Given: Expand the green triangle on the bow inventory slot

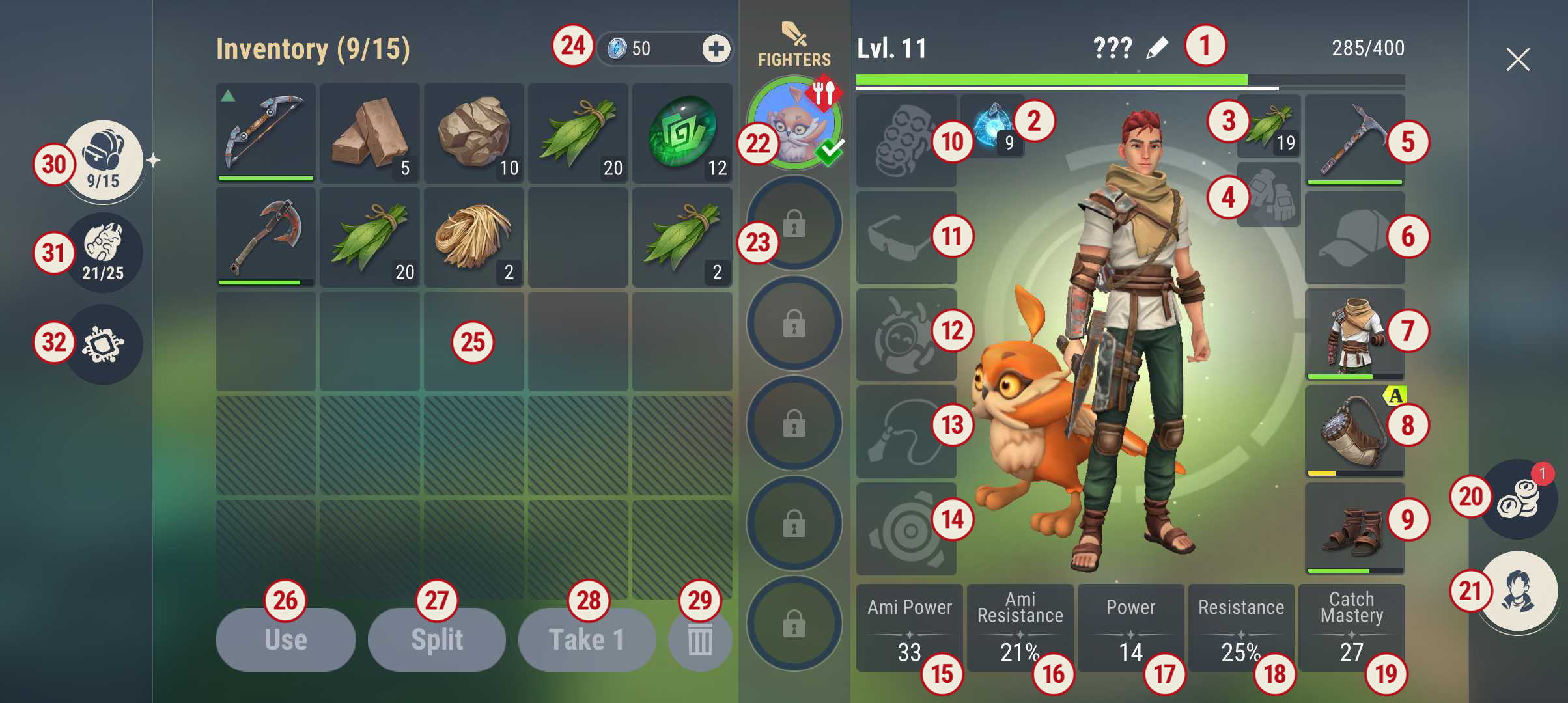Looking at the screenshot, I should tap(228, 96).
